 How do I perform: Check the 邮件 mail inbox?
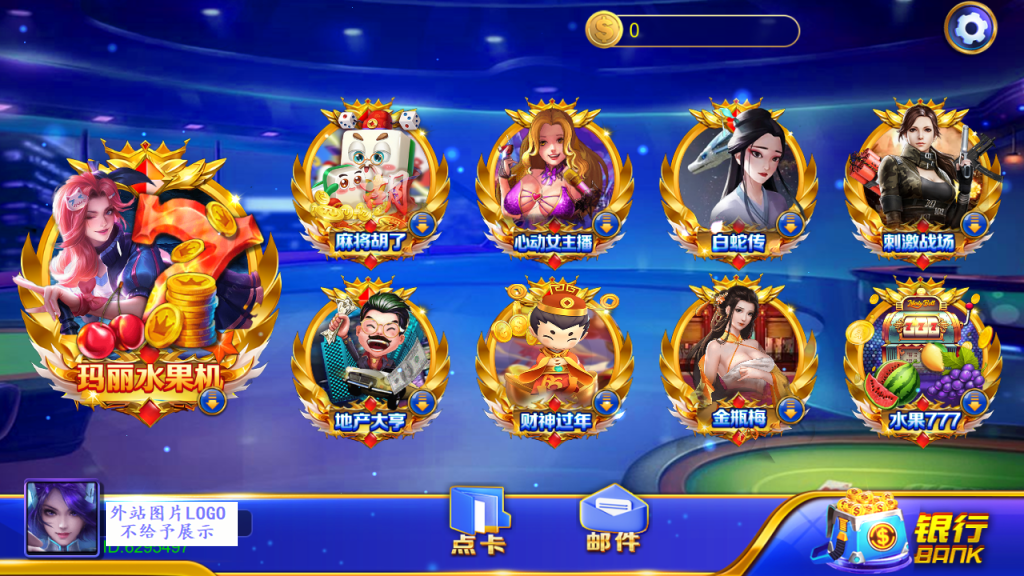click(x=612, y=520)
